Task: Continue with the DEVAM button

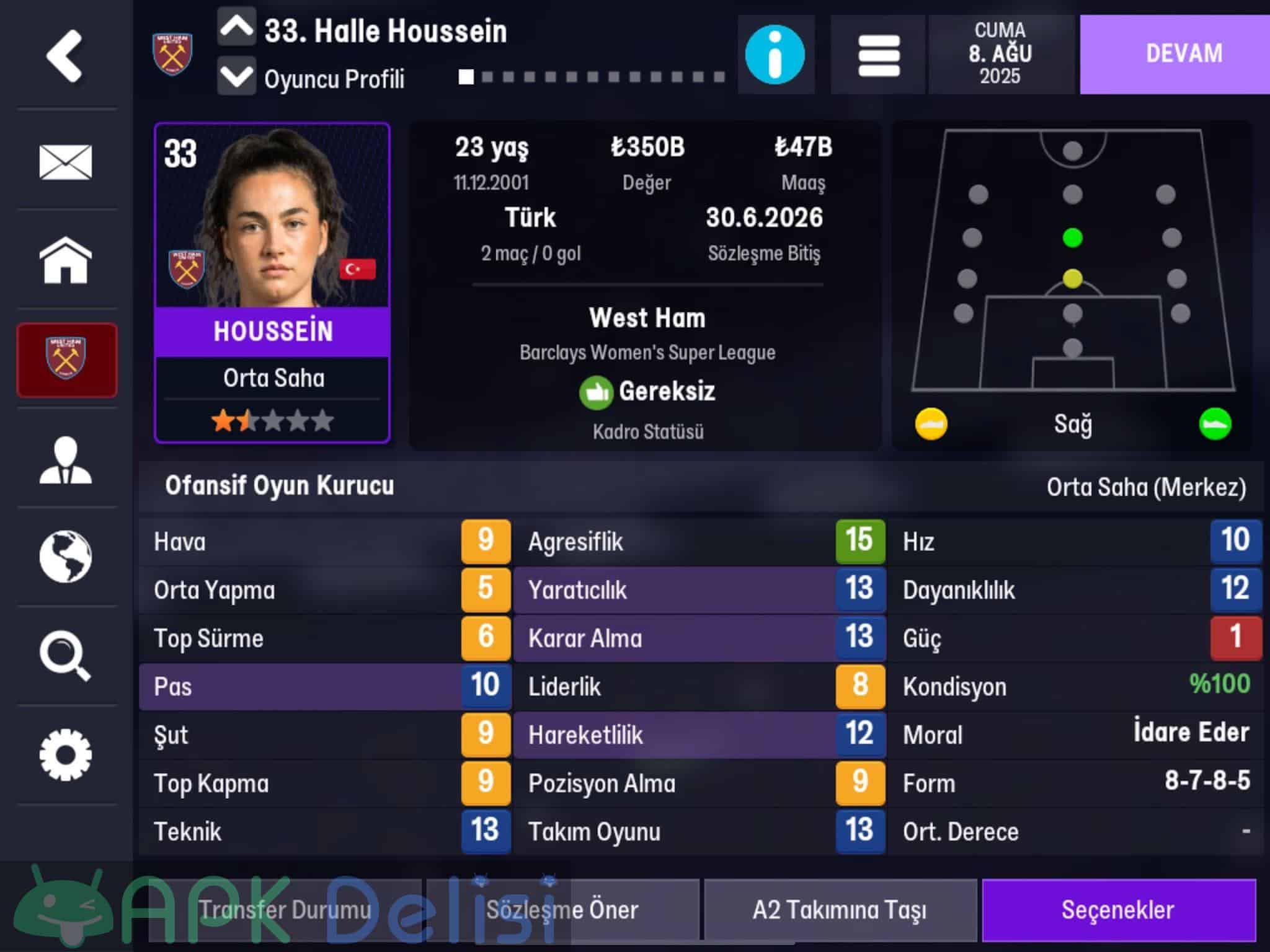Action: tap(1183, 54)
